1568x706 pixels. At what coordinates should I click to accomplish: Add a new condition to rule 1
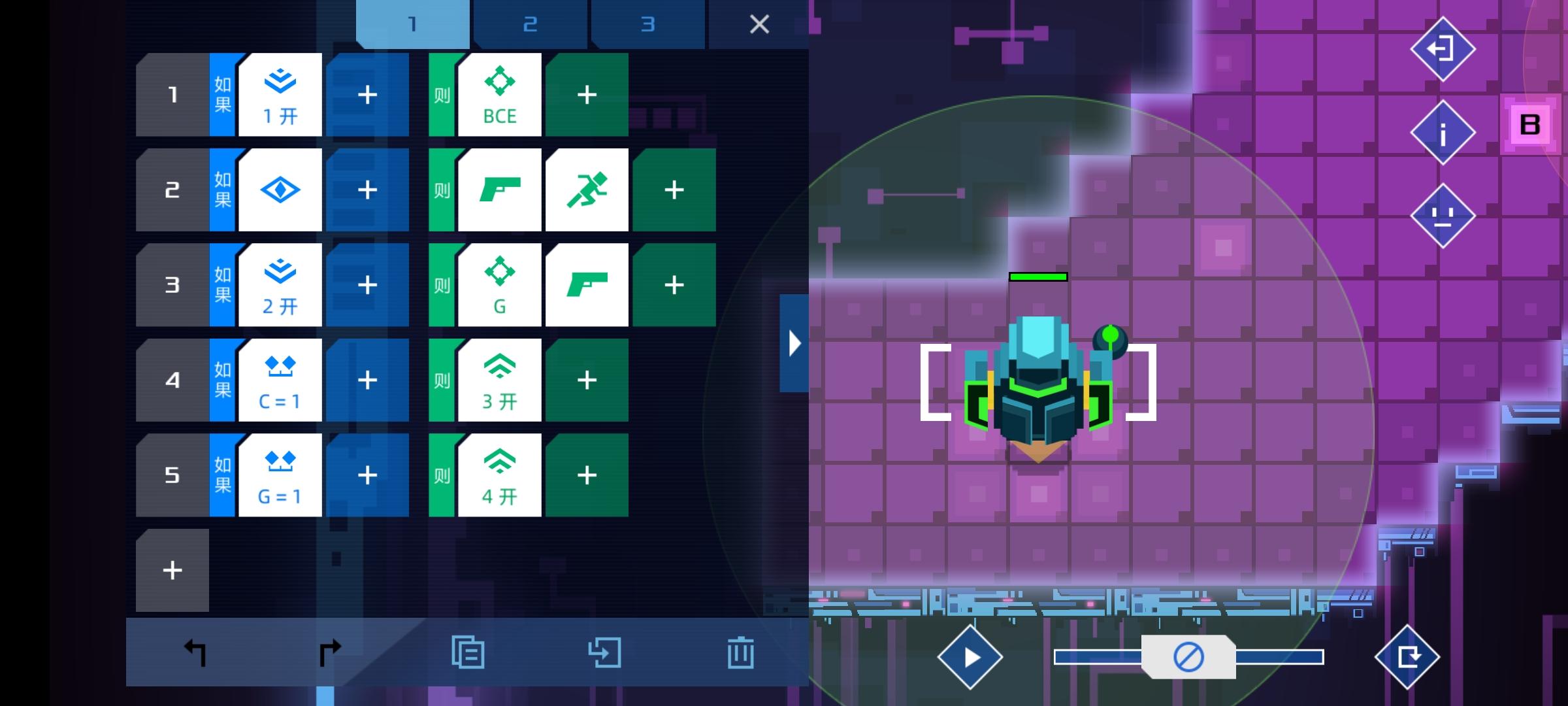pos(367,94)
